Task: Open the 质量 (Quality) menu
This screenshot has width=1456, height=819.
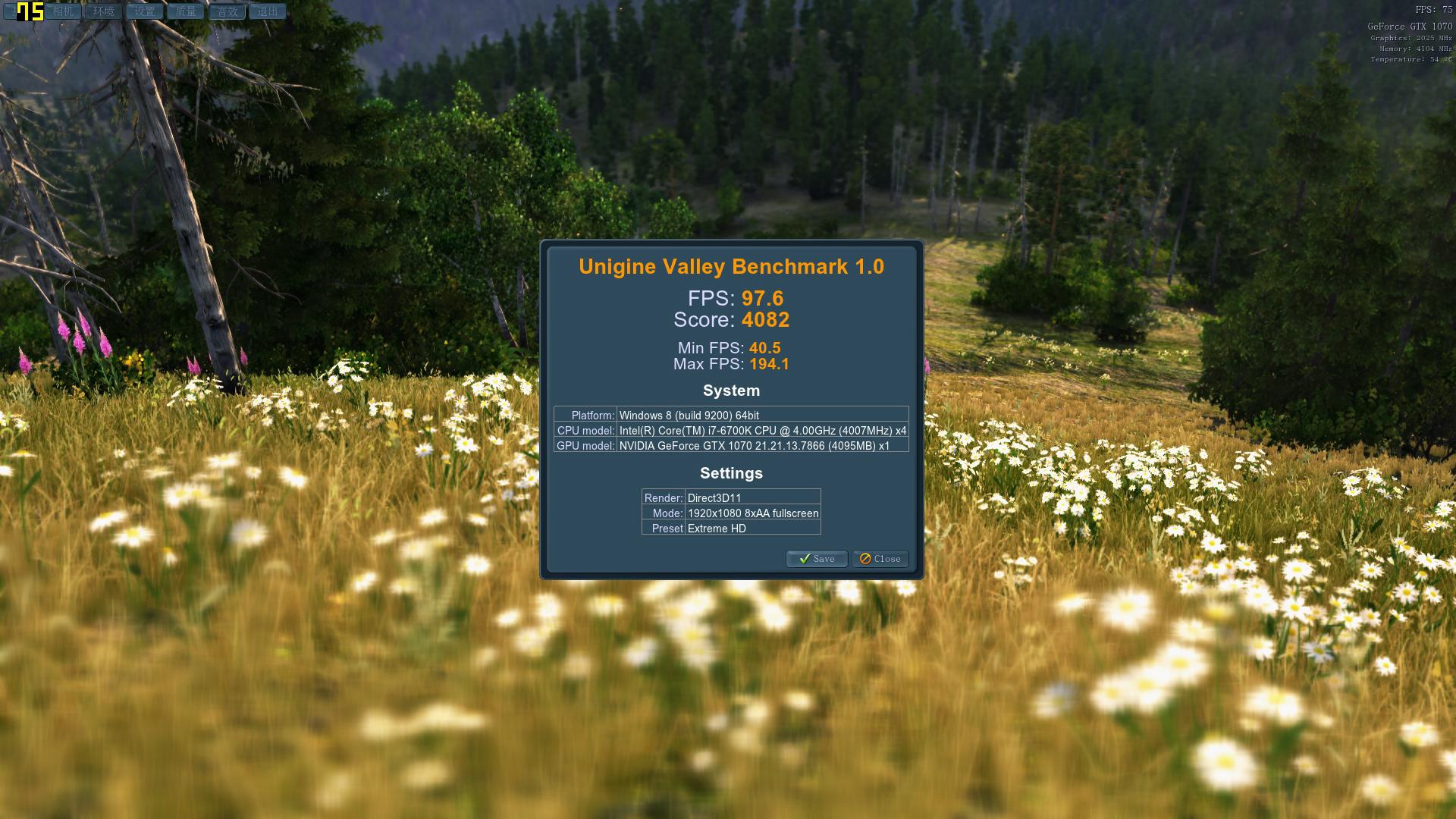Action: click(x=186, y=11)
